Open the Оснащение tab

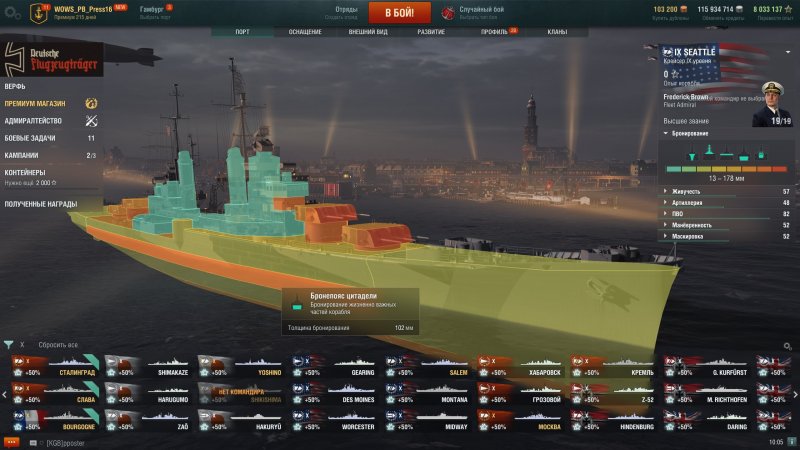[305, 32]
